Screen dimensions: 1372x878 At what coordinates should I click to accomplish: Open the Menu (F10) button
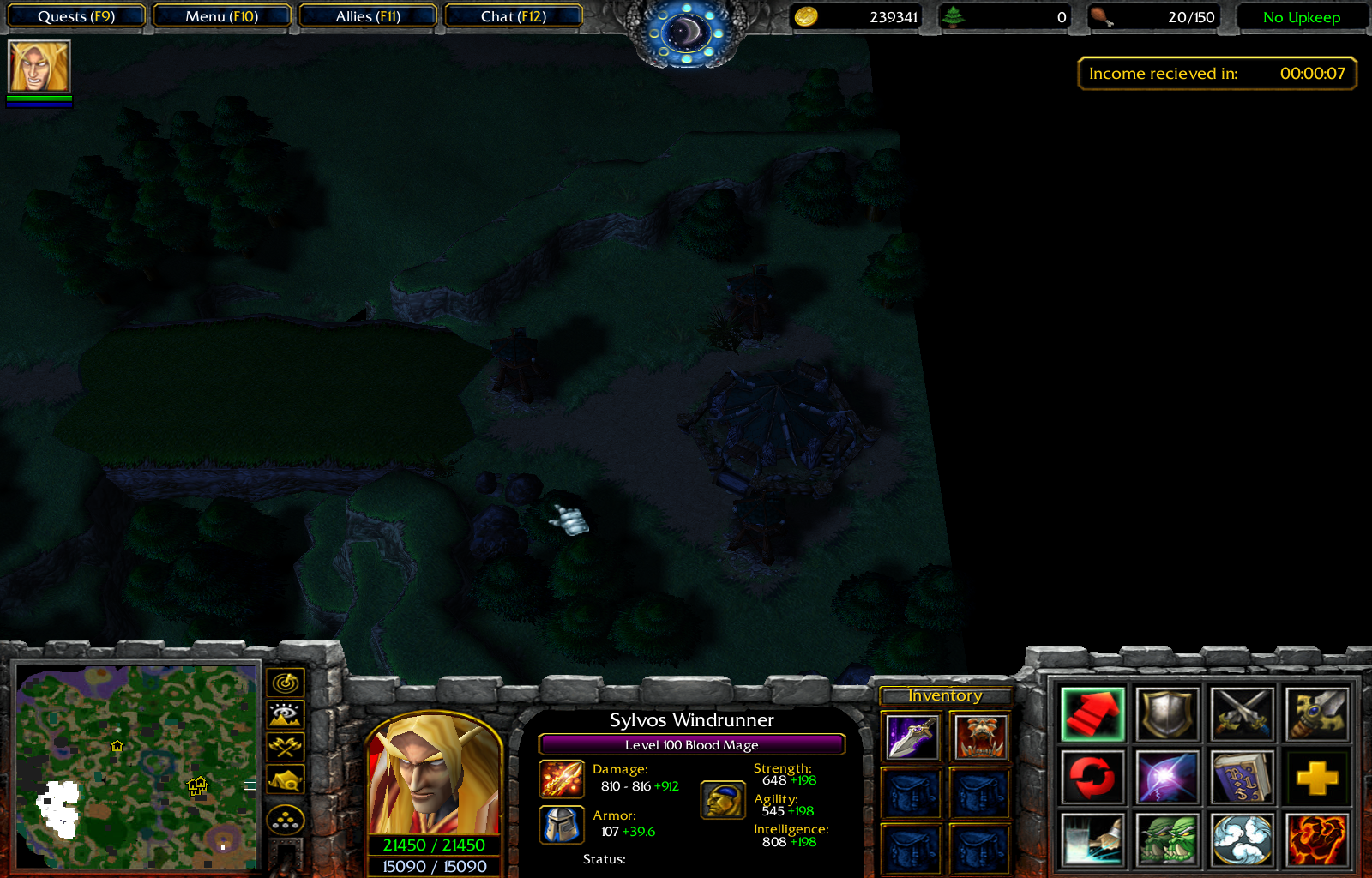[x=221, y=16]
